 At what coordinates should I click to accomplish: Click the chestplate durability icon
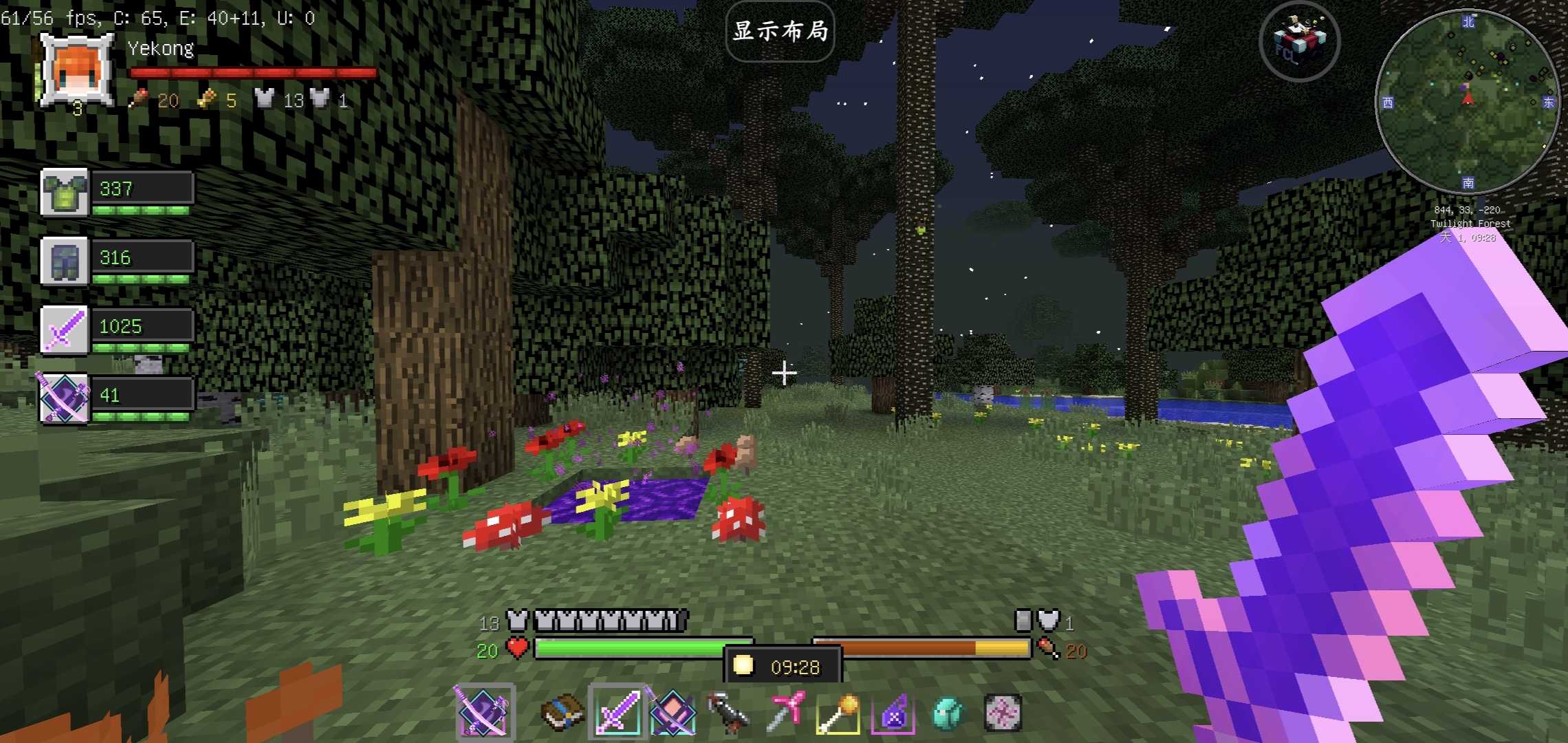point(65,192)
